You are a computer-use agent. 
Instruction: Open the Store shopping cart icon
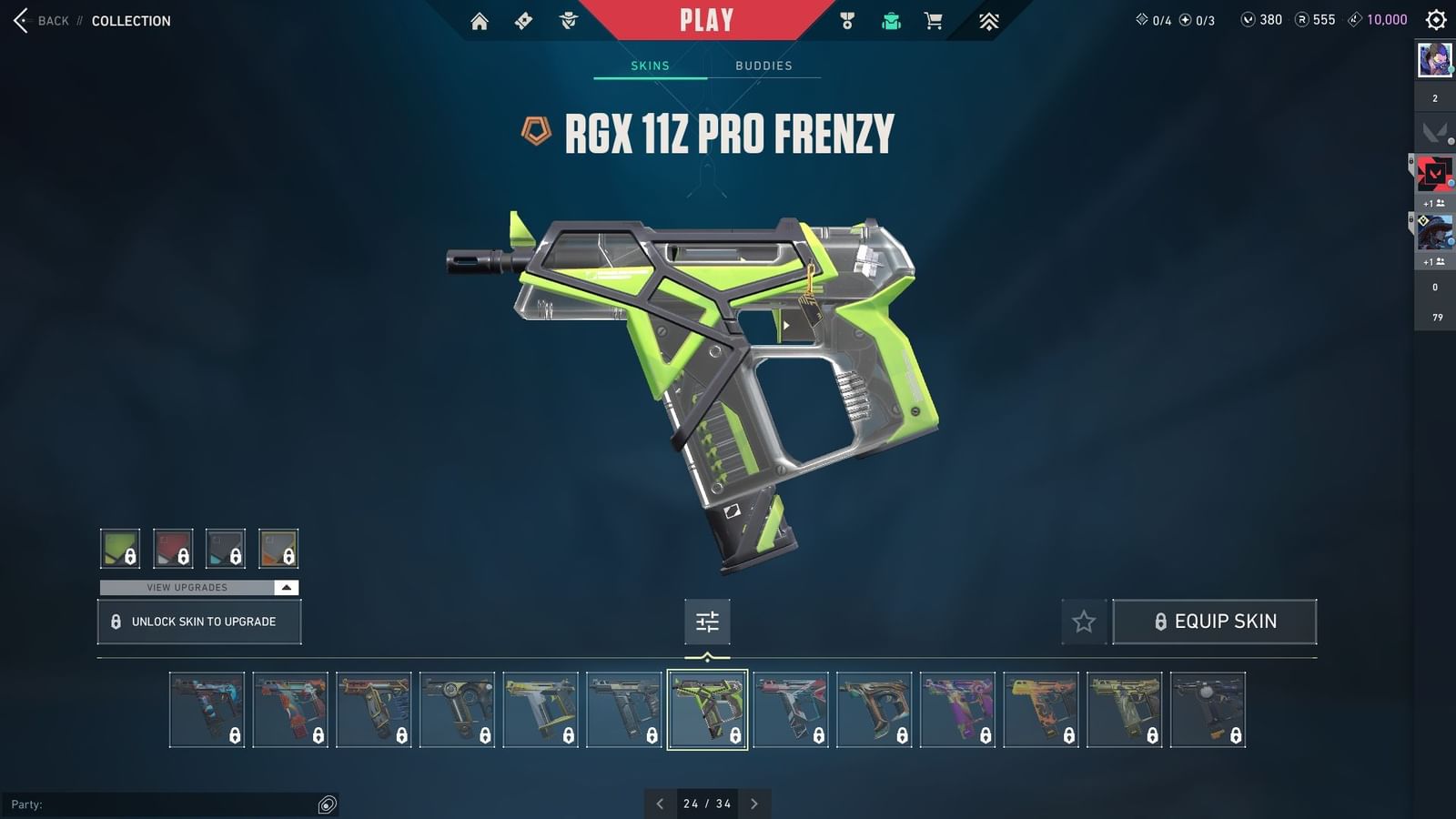click(x=934, y=19)
